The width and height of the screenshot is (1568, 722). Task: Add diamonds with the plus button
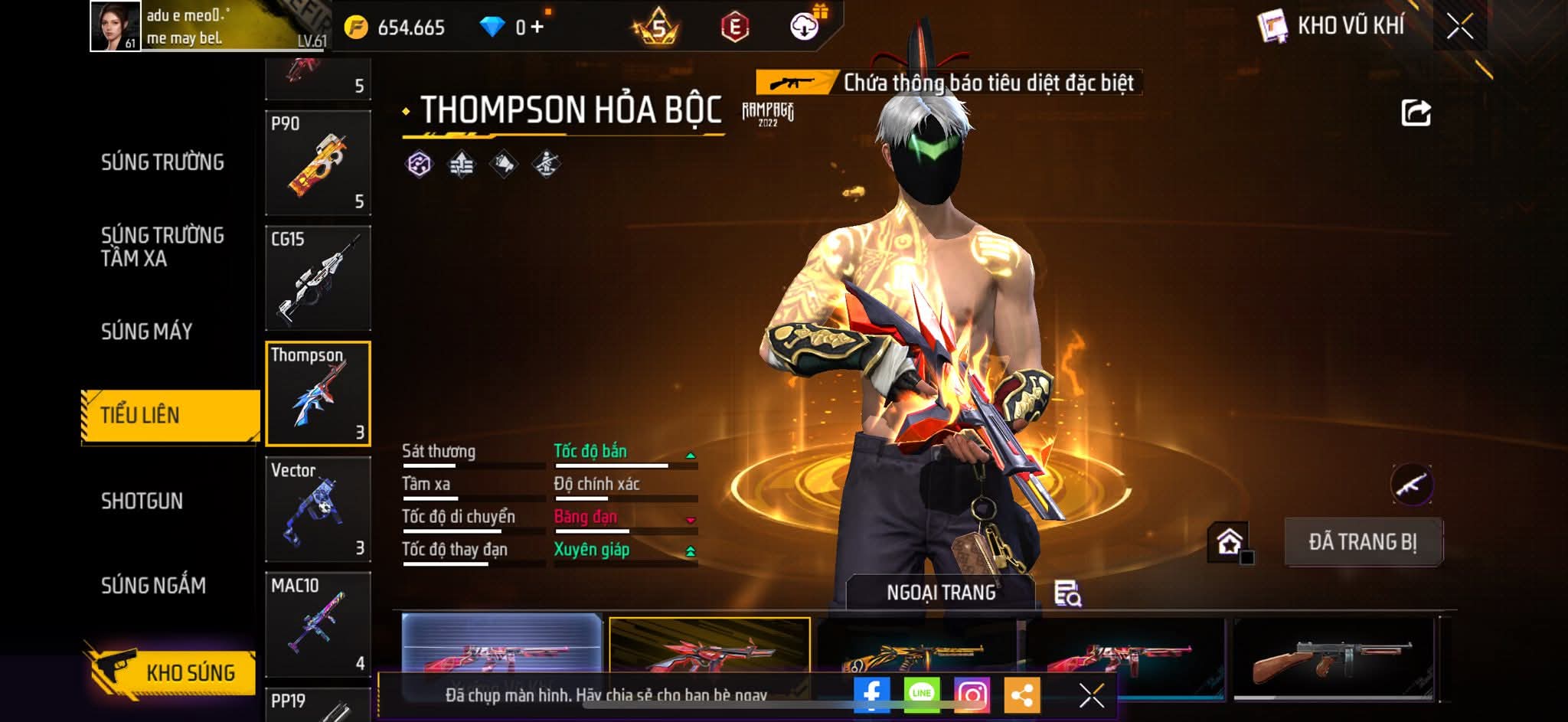coord(537,28)
